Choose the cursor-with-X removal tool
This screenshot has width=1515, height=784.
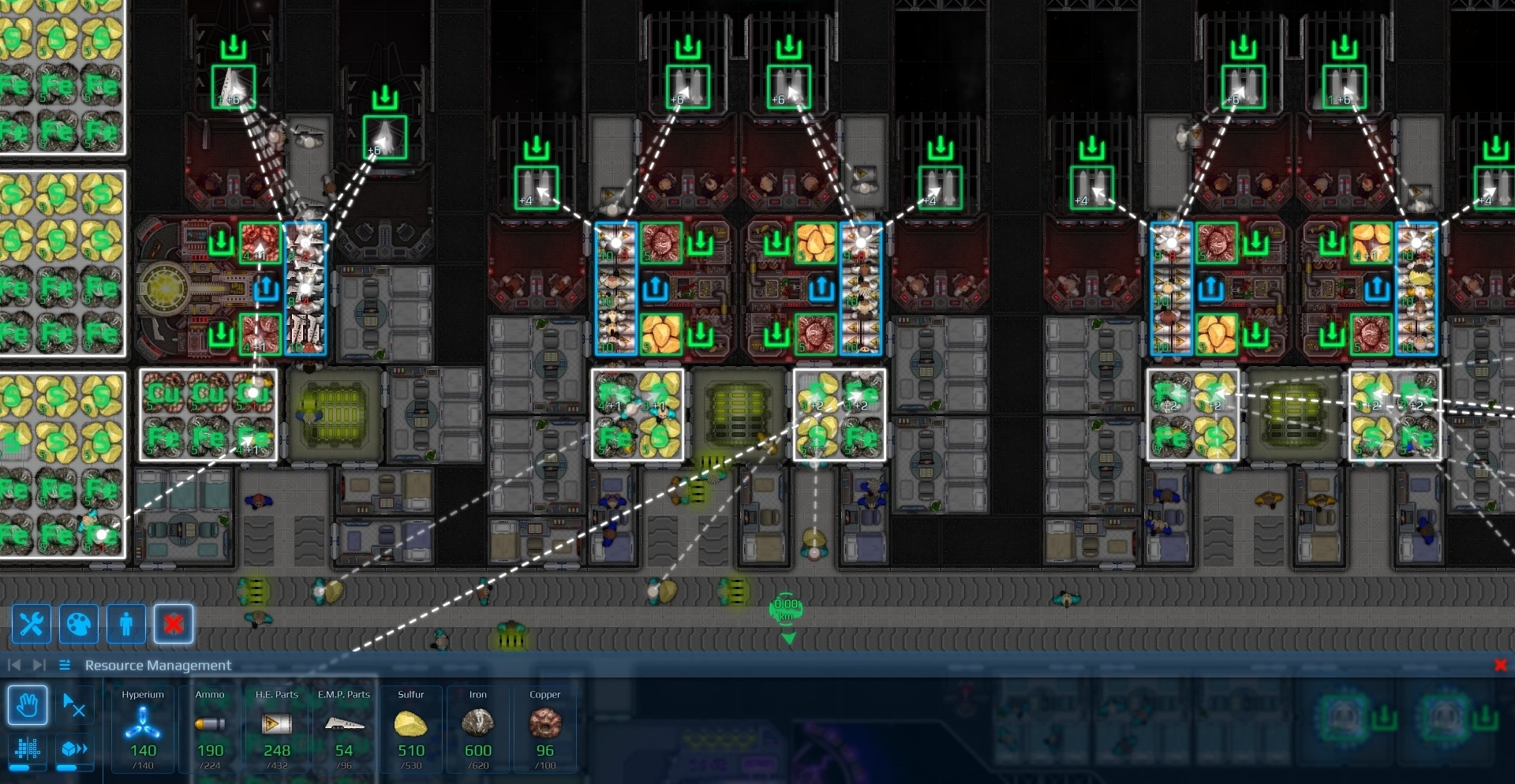(75, 705)
